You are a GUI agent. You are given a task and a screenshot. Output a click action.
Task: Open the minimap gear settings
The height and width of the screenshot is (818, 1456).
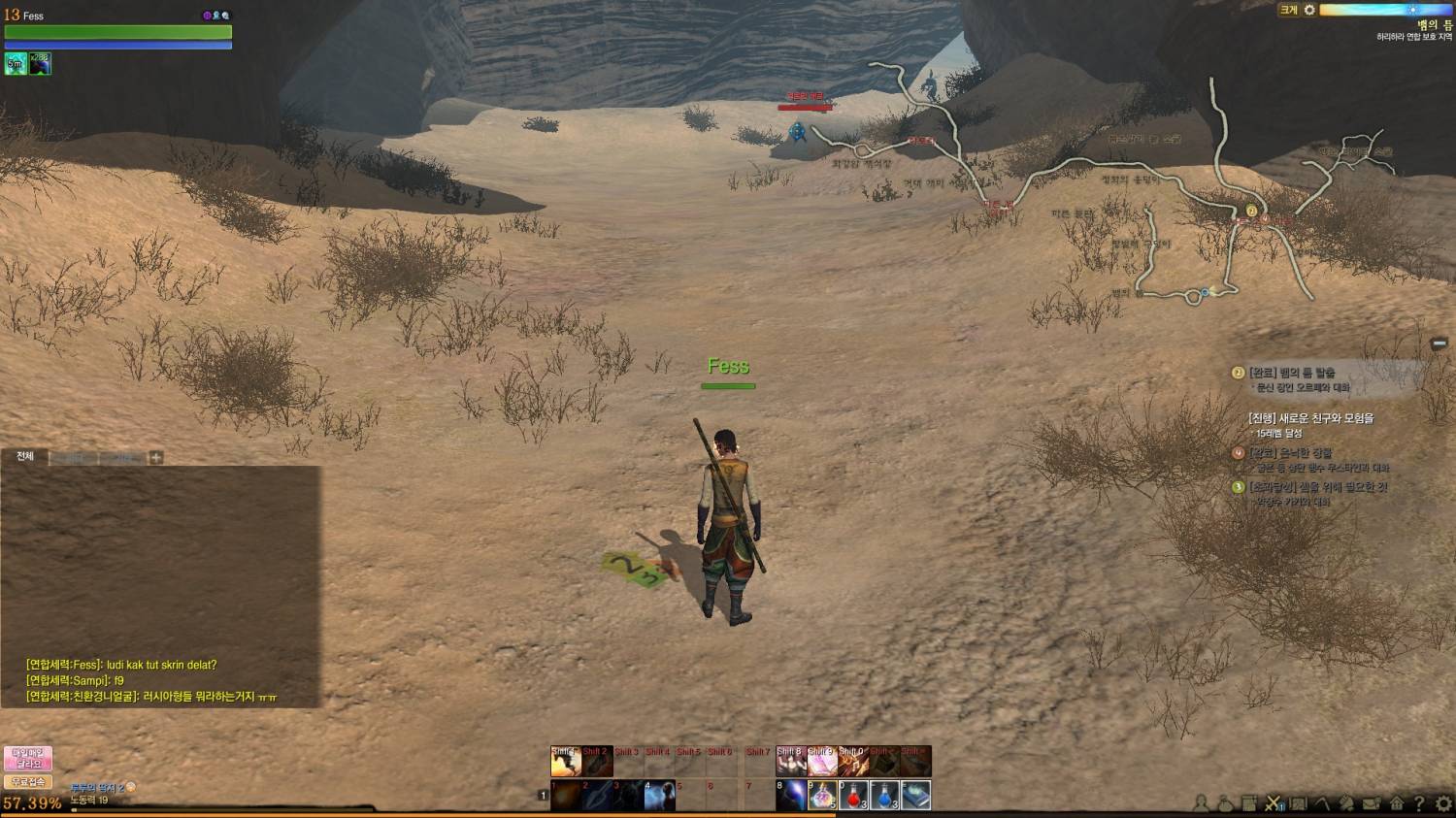pos(1309,10)
